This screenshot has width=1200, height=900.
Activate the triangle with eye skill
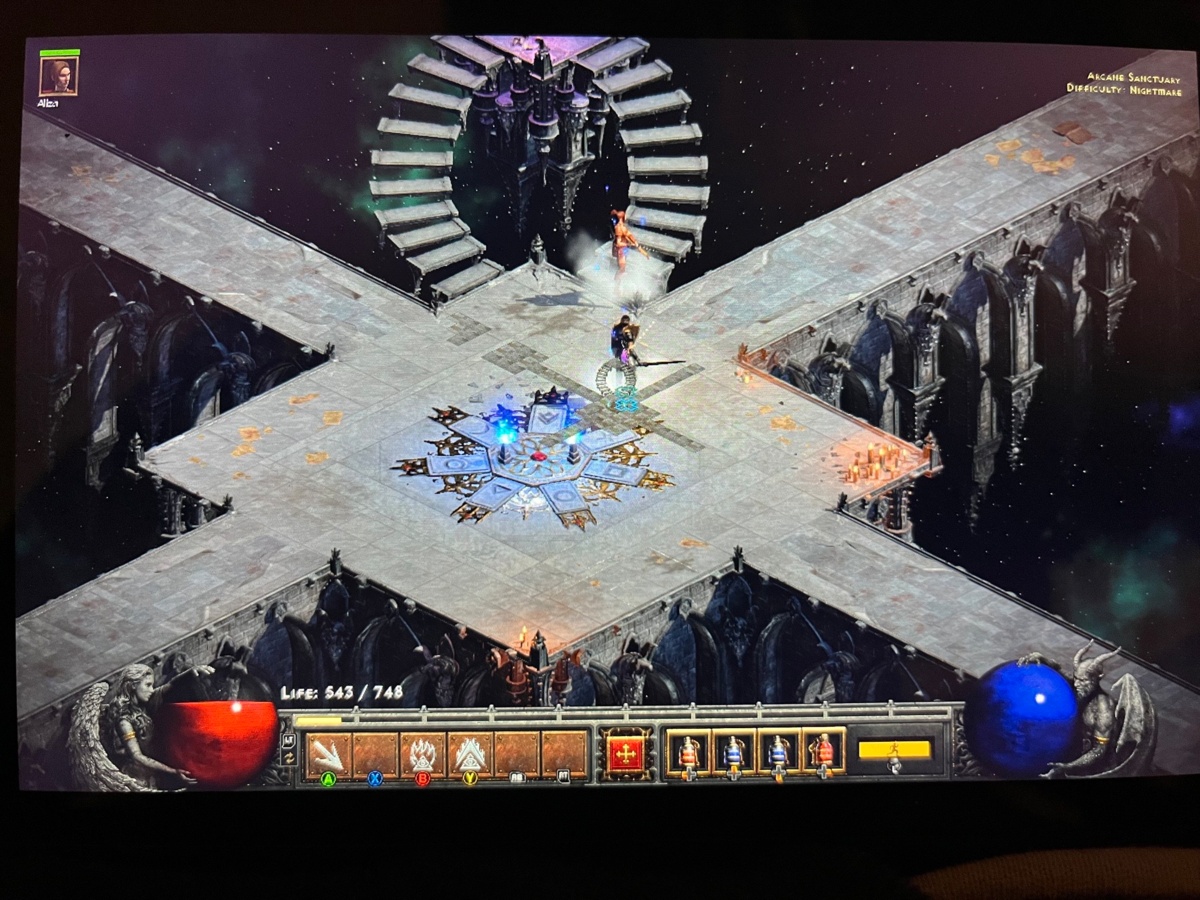pos(469,755)
